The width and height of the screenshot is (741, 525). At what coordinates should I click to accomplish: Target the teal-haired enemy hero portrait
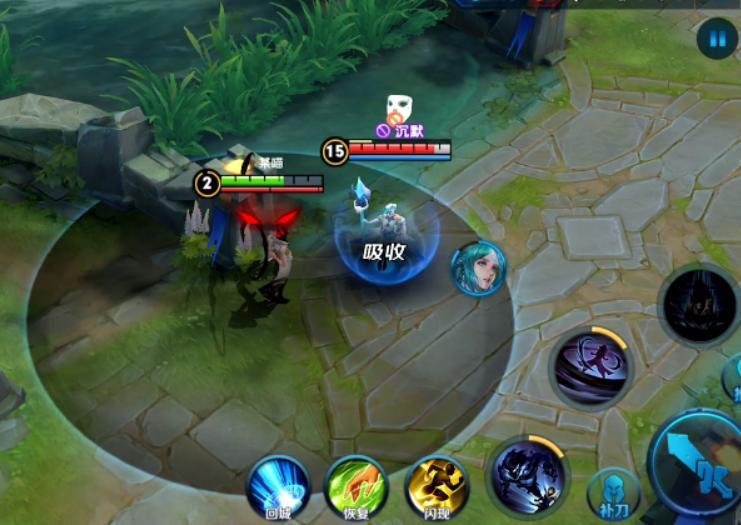(x=478, y=268)
